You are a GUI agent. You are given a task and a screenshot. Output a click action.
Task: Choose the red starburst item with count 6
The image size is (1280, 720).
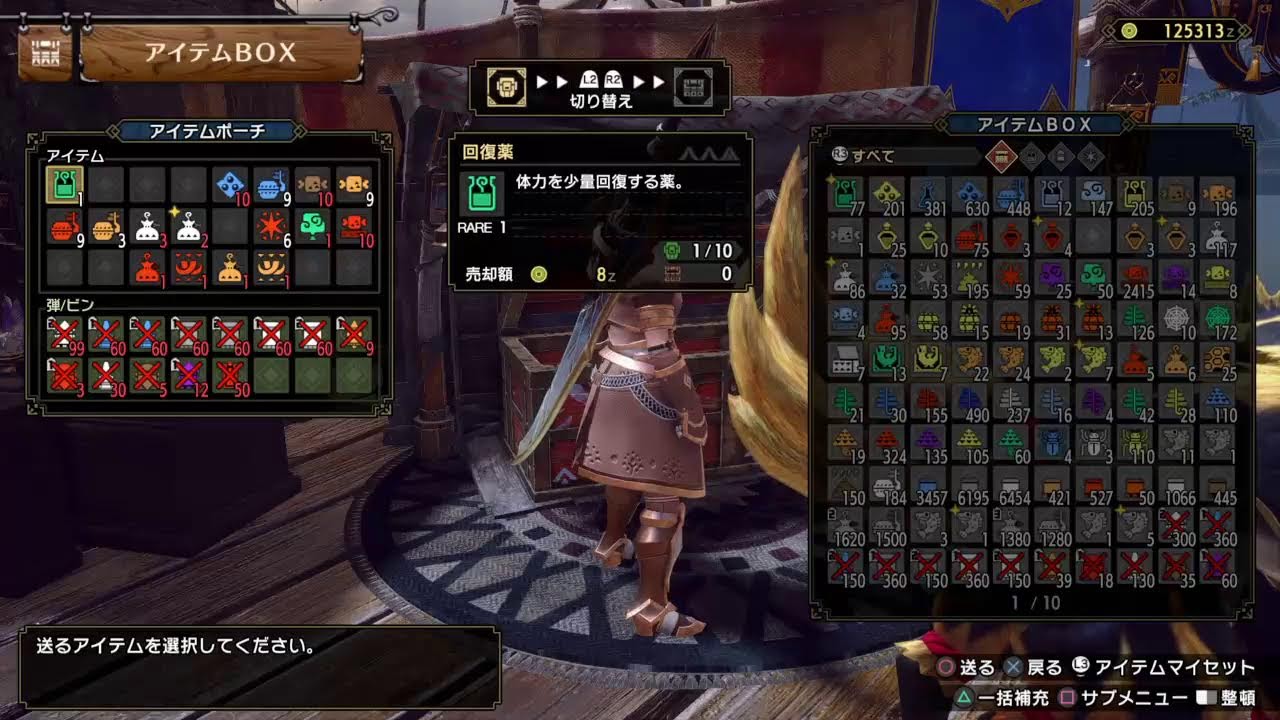point(271,226)
